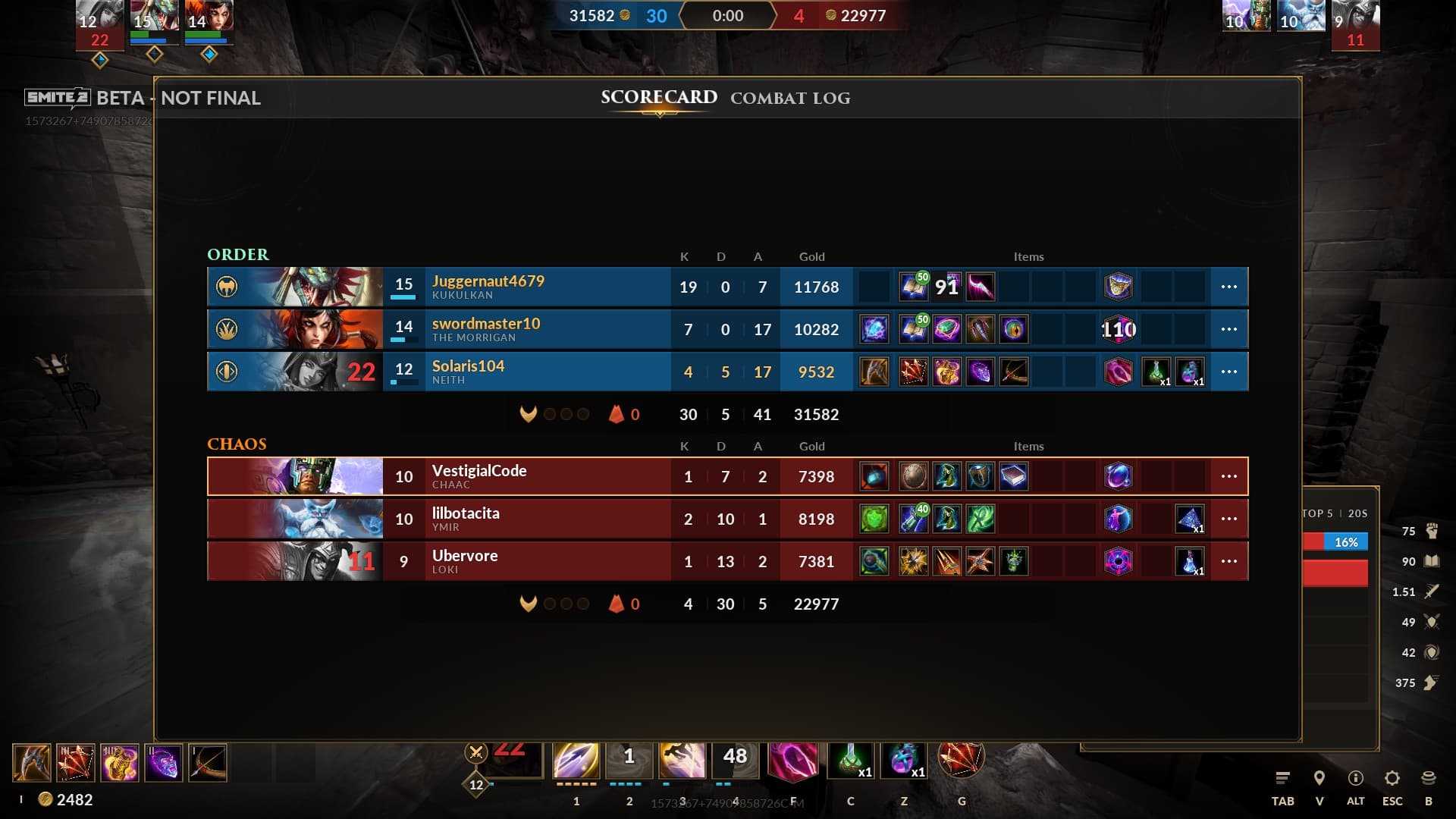This screenshot has height=819, width=1456.
Task: Select The Morrigan player row
Action: pyautogui.click(x=531, y=329)
